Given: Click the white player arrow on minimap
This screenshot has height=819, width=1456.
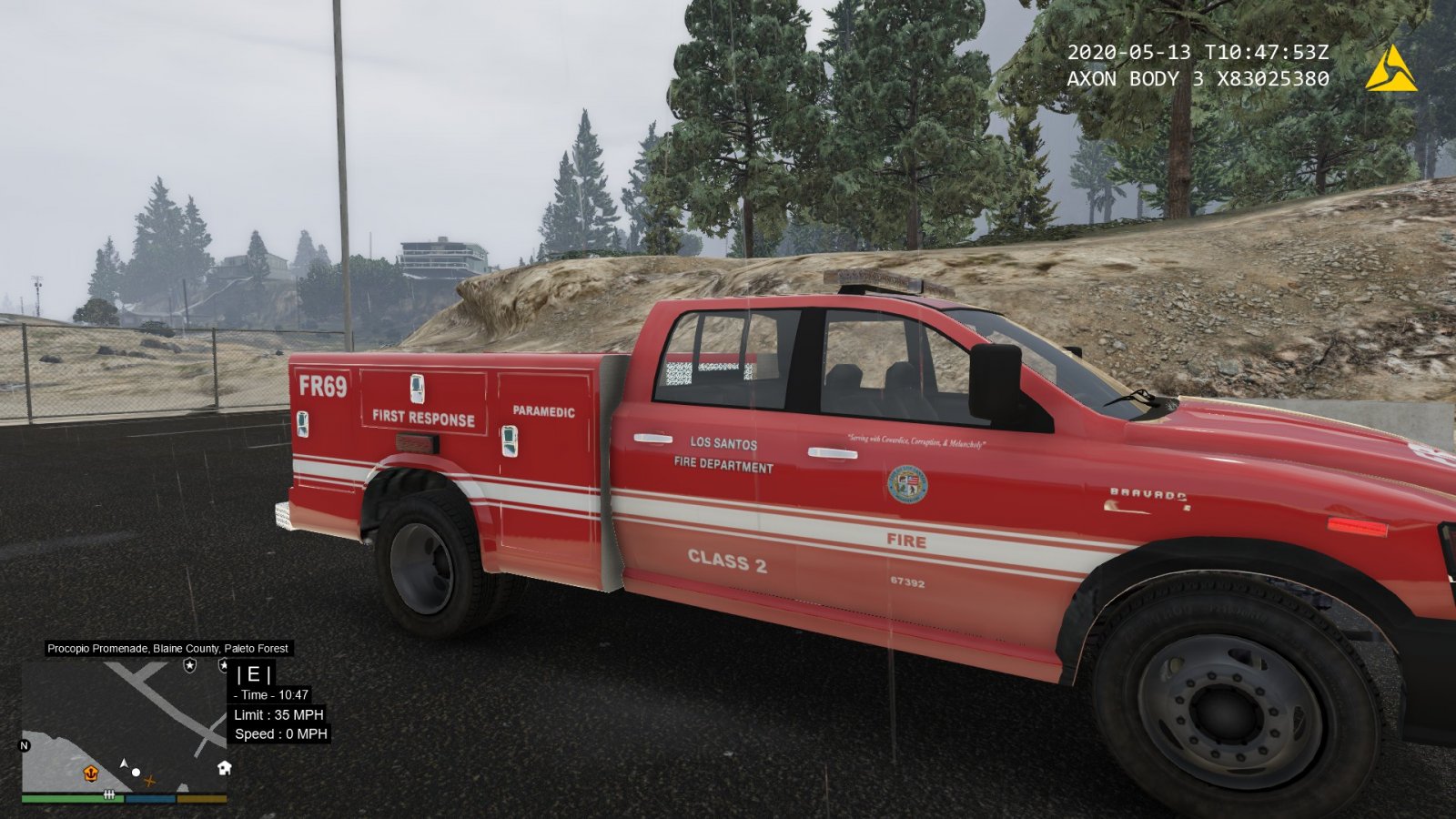Looking at the screenshot, I should [x=124, y=763].
